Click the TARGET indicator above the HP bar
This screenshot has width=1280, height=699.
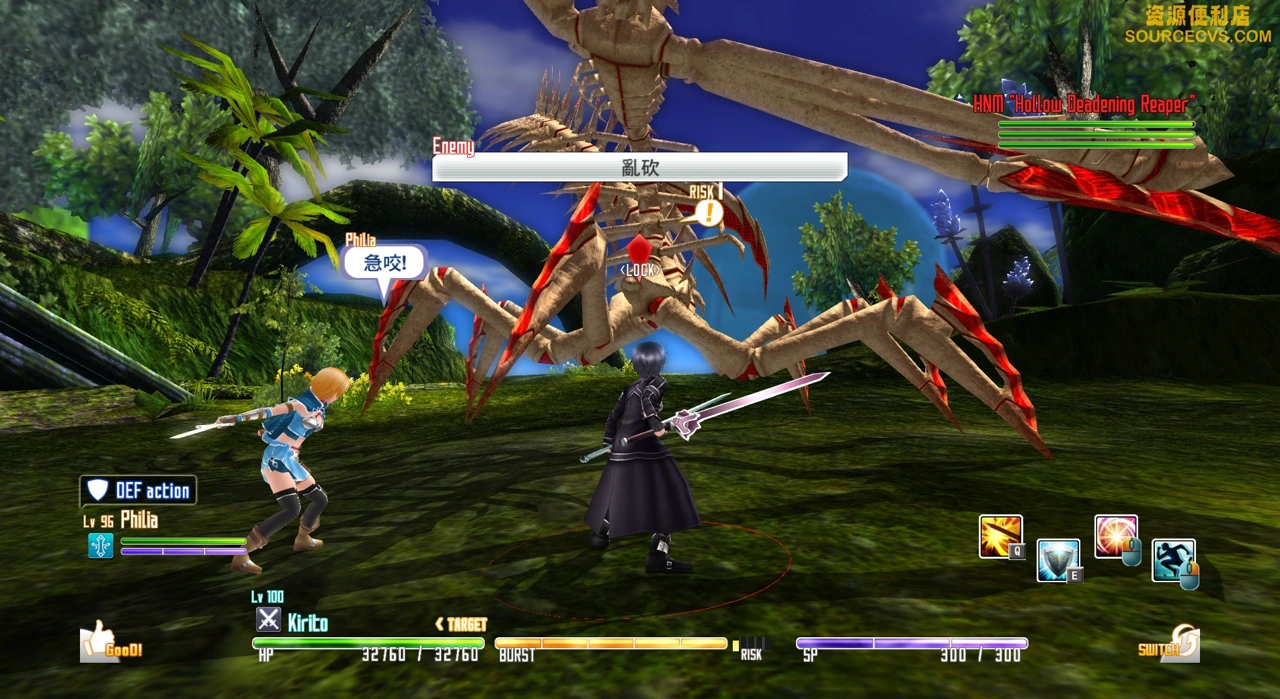[x=462, y=624]
